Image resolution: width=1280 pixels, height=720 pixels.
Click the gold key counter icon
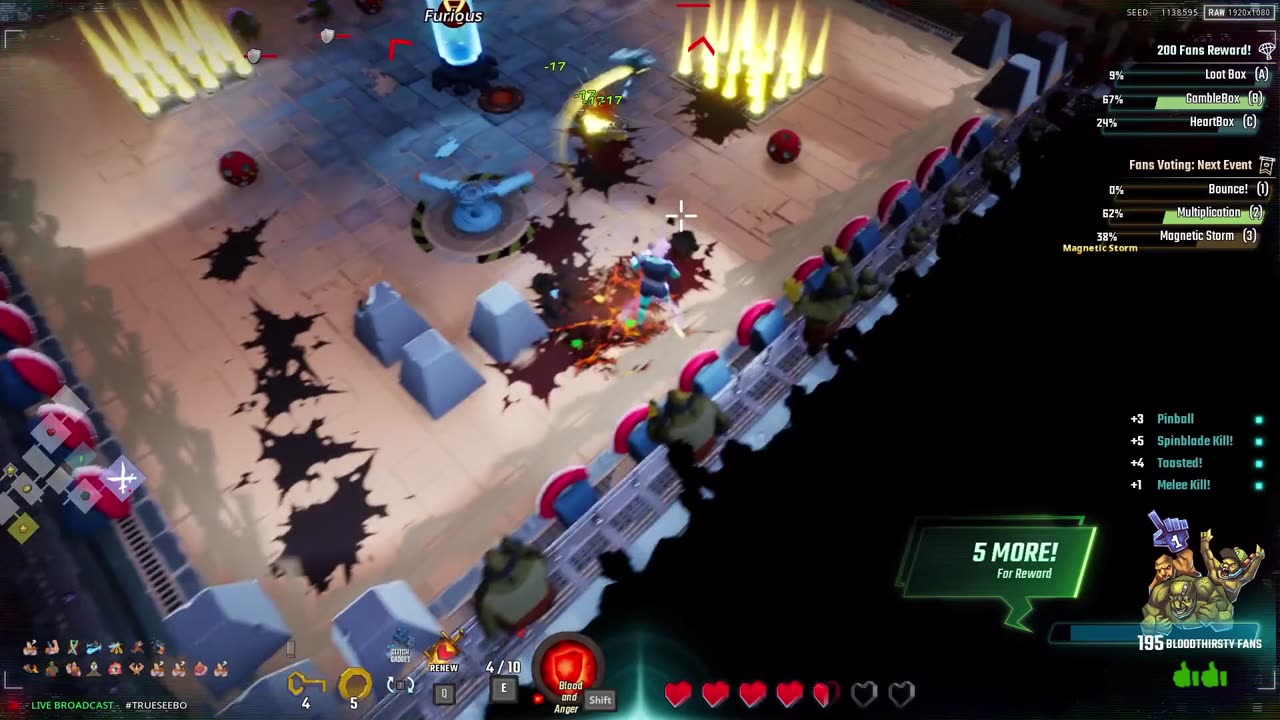click(306, 684)
